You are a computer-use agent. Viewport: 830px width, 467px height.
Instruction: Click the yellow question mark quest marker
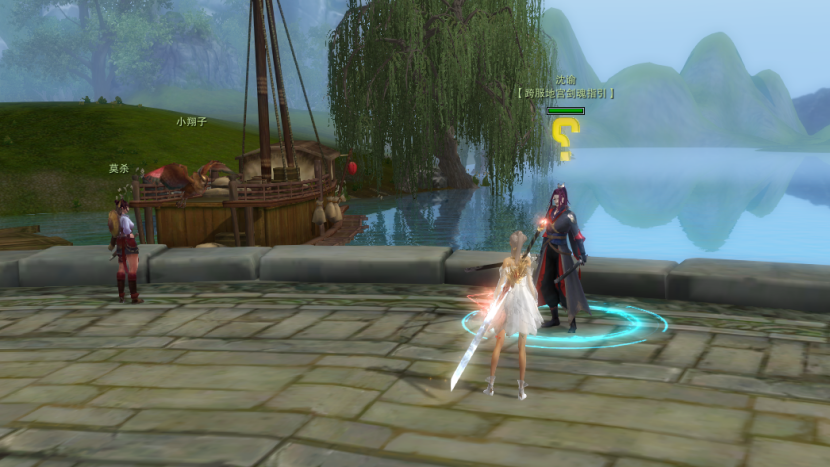[566, 139]
